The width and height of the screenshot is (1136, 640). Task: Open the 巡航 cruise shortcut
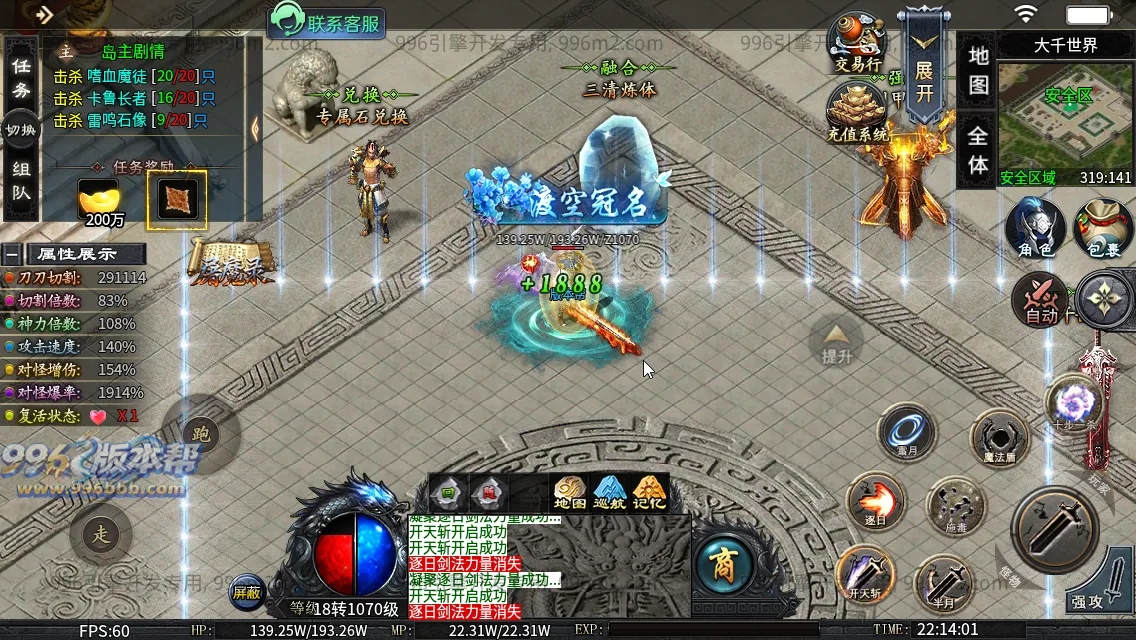(x=609, y=493)
